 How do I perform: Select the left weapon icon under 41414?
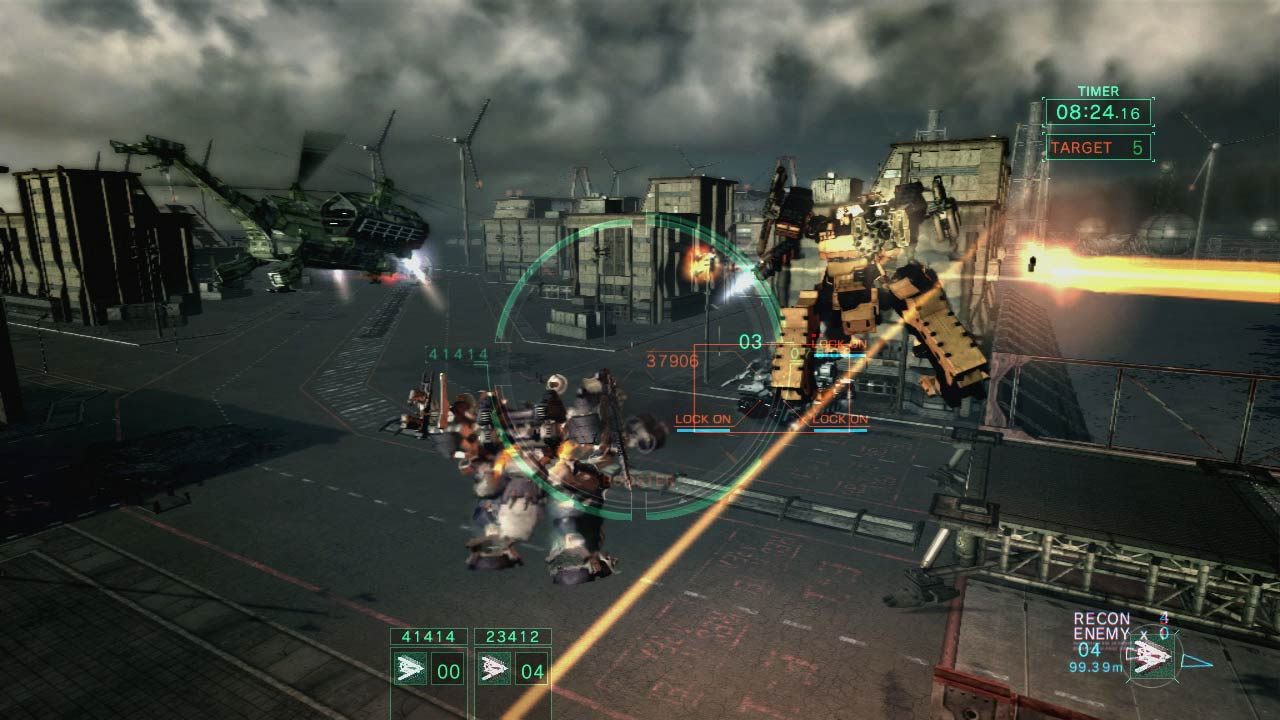tap(411, 669)
